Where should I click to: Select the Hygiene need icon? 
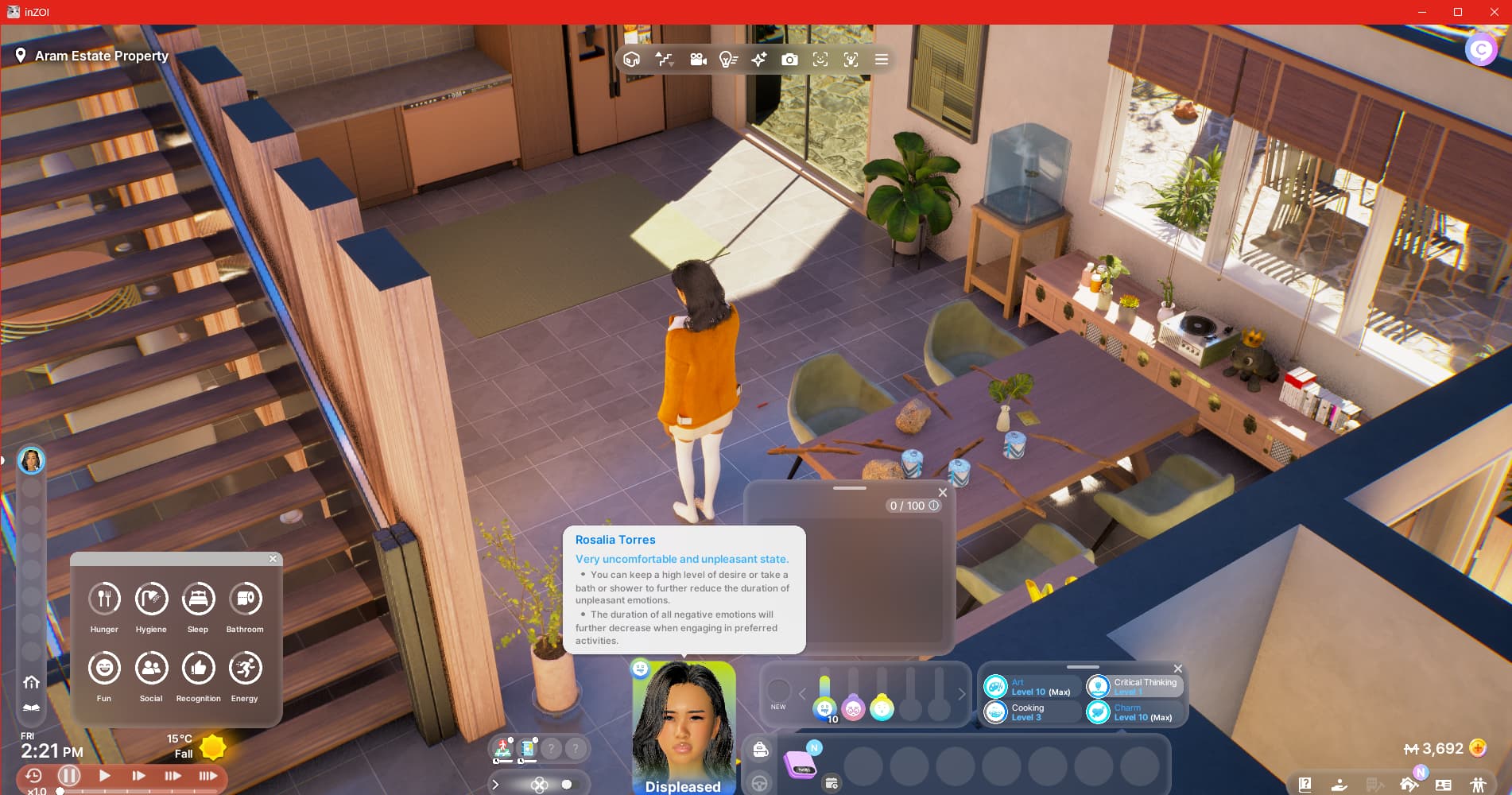coord(151,599)
